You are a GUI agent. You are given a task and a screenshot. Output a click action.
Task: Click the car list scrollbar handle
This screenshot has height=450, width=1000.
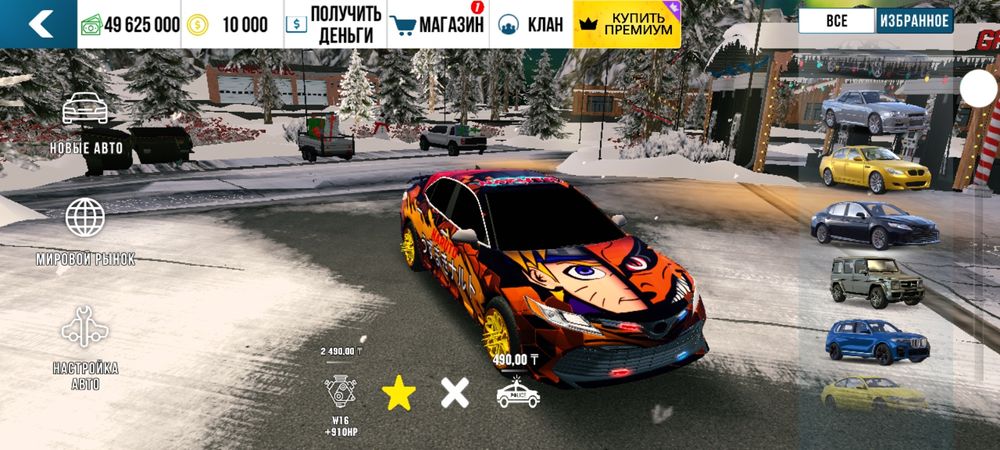tap(976, 90)
